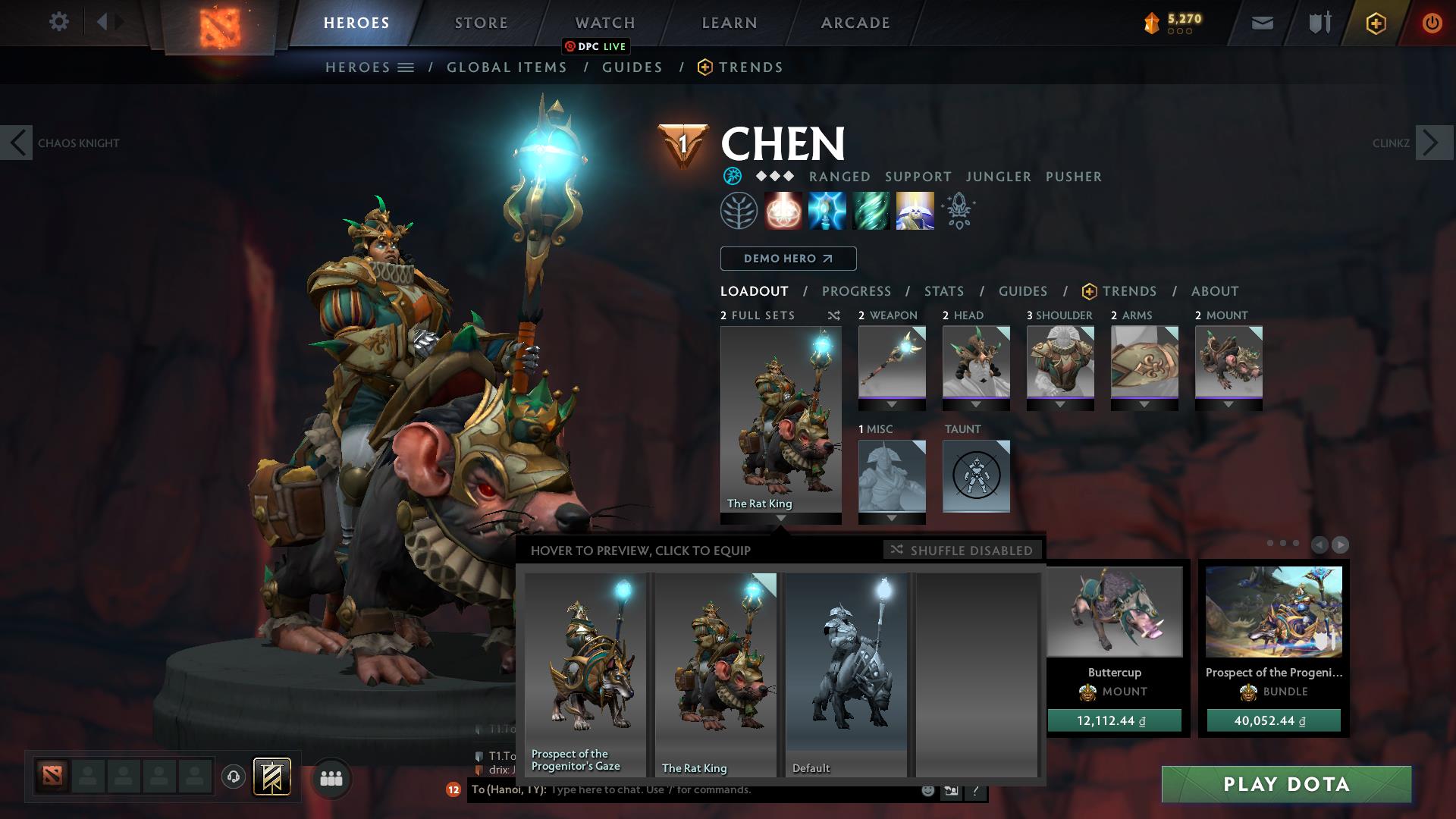Click the Demo Hero button
This screenshot has height=819, width=1456.
coord(787,259)
